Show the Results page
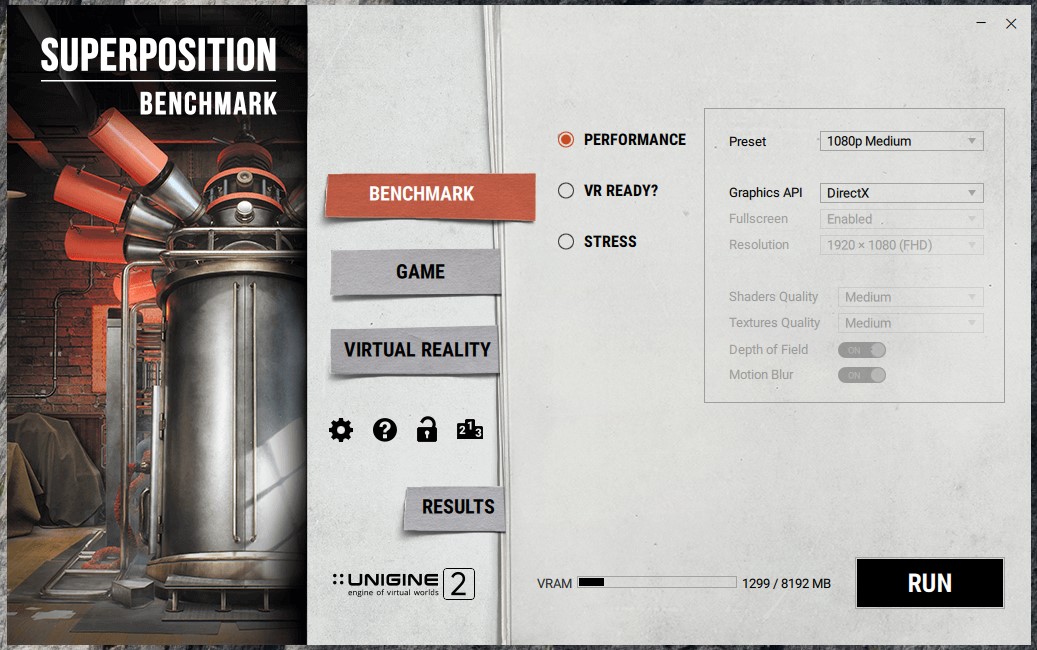Screen dimensions: 1037x650 point(458,507)
